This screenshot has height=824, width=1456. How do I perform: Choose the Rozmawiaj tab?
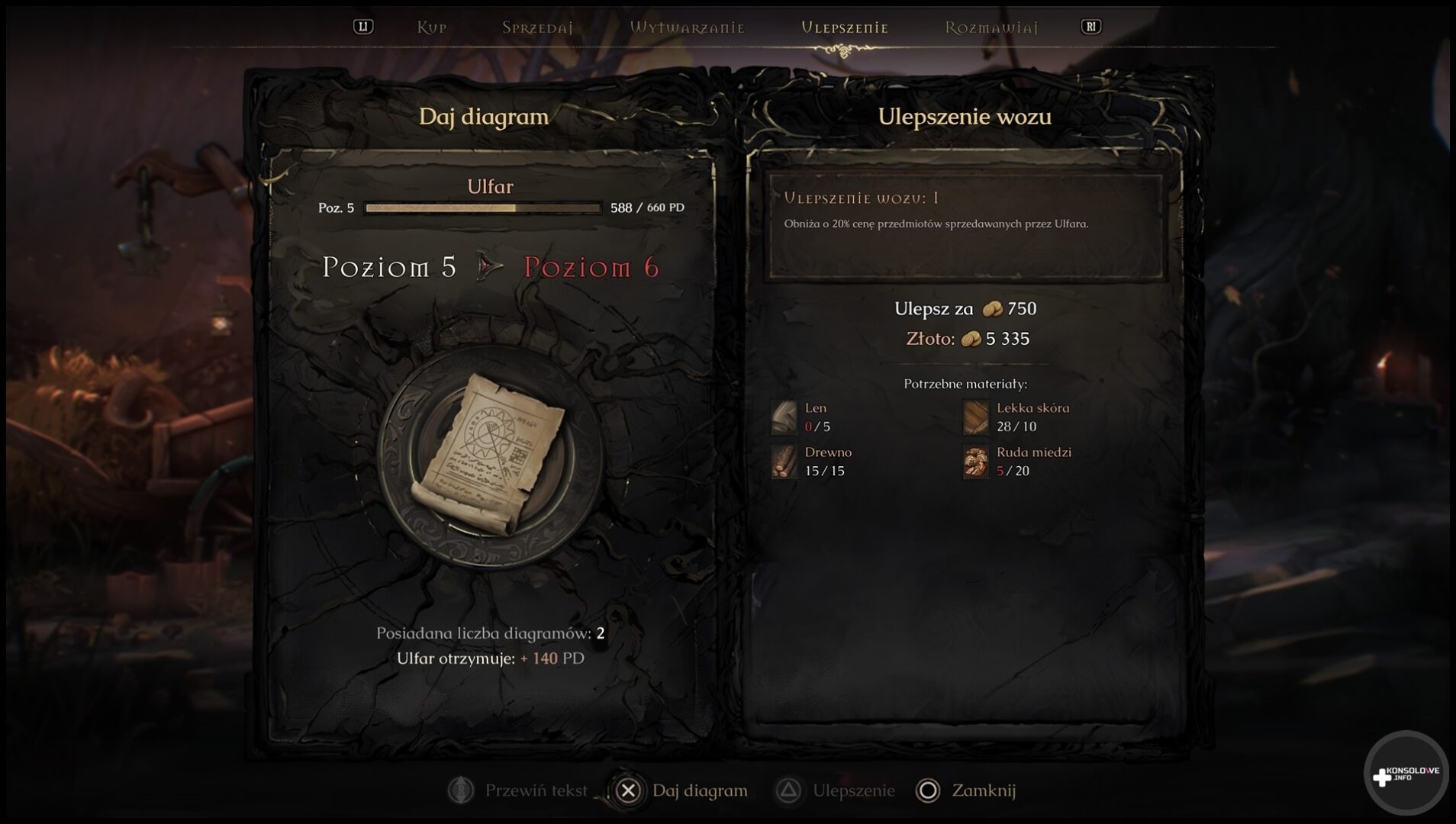[x=991, y=27]
